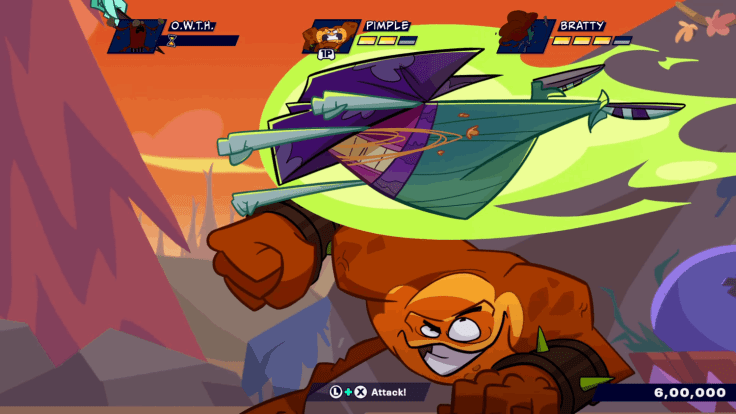Click Pimple's player portrait

pyautogui.click(x=328, y=36)
